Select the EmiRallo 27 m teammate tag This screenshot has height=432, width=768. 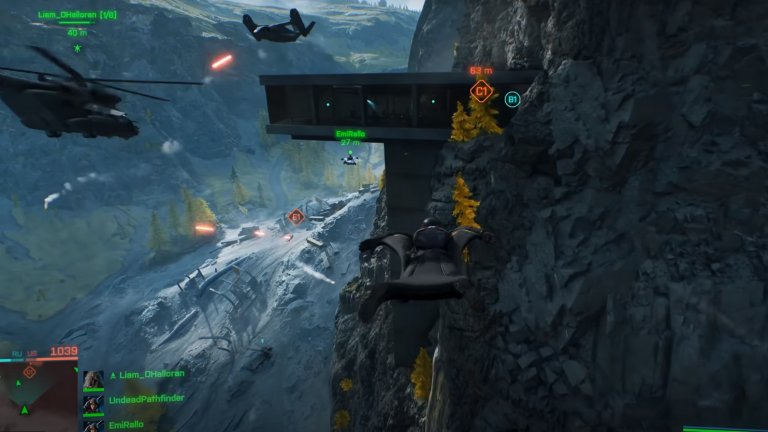349,136
